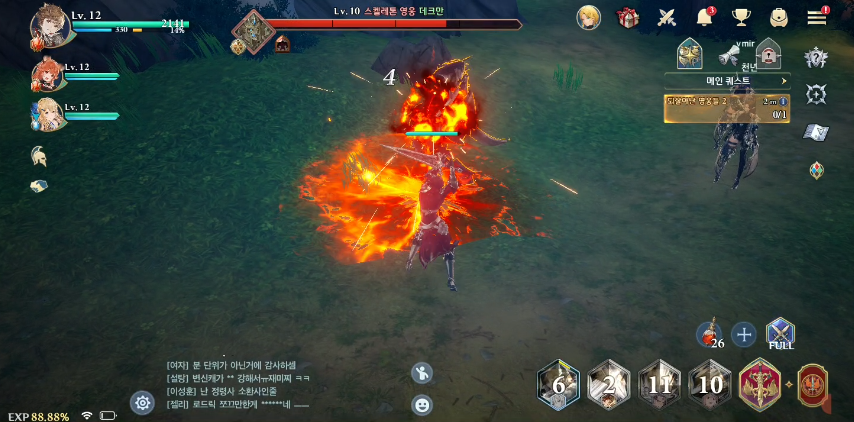The height and width of the screenshot is (422, 854).
Task: Open the blonde character profile icon
Action: (589, 17)
